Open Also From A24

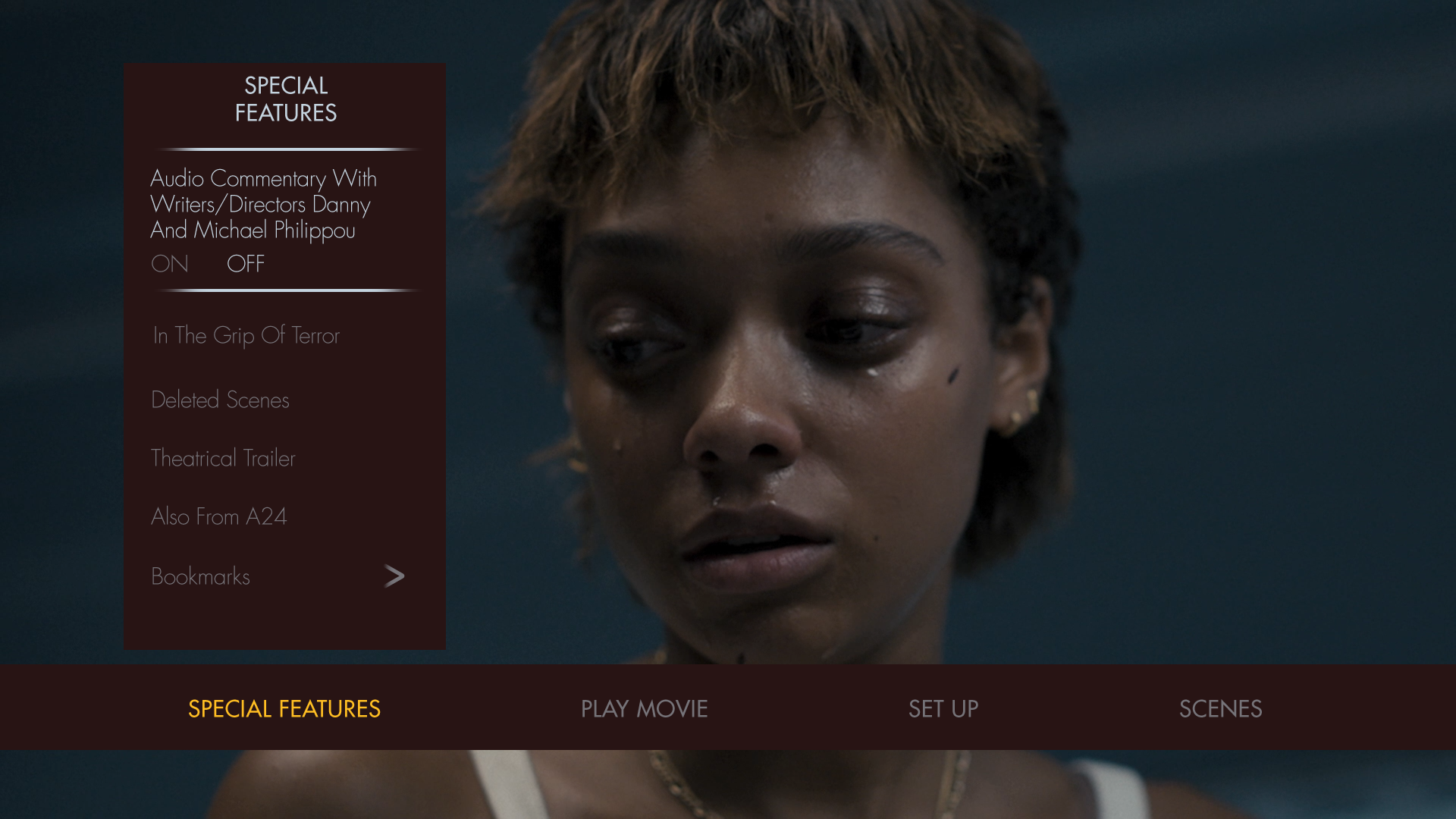click(218, 516)
